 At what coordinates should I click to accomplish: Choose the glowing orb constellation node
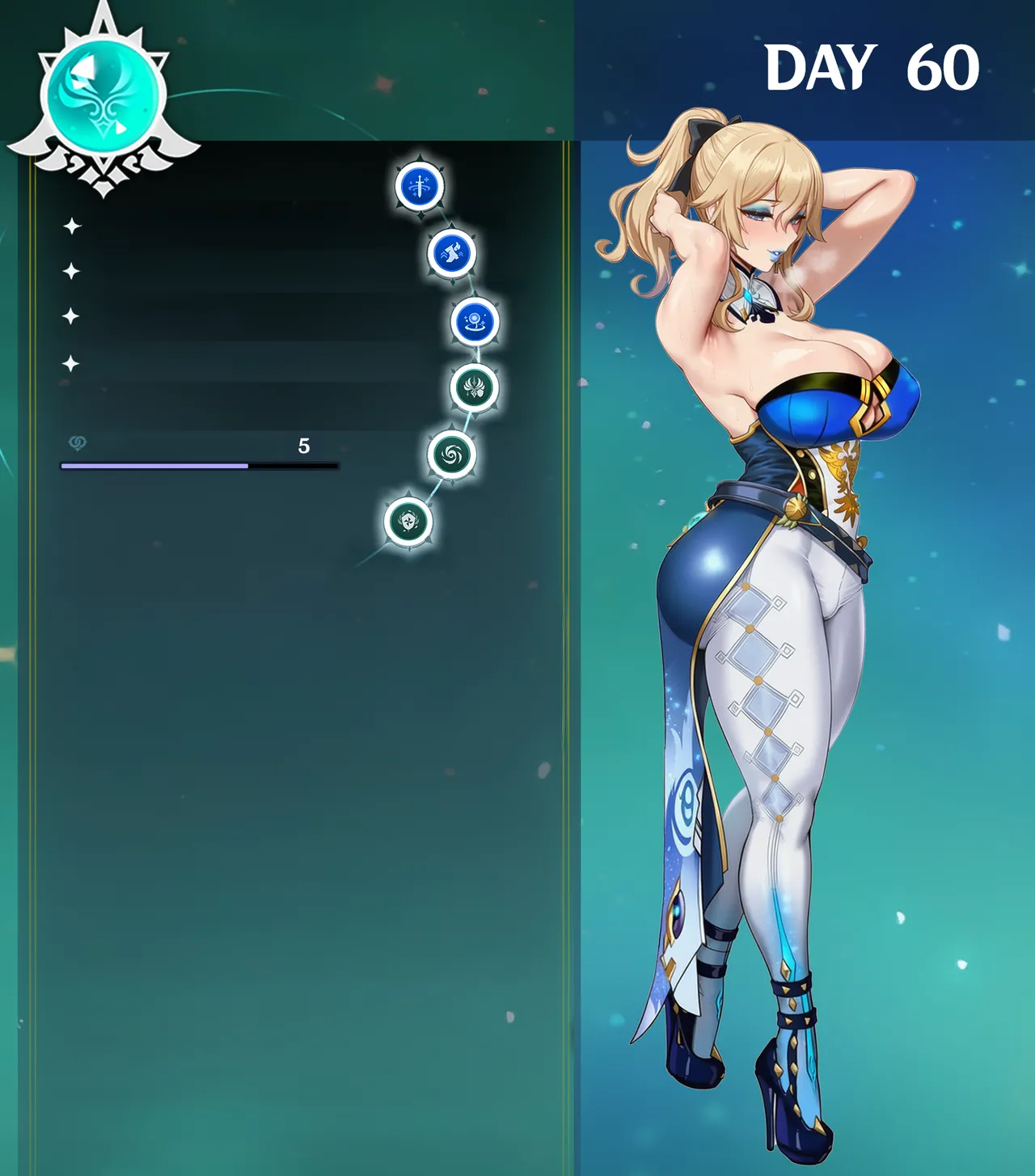click(x=475, y=321)
